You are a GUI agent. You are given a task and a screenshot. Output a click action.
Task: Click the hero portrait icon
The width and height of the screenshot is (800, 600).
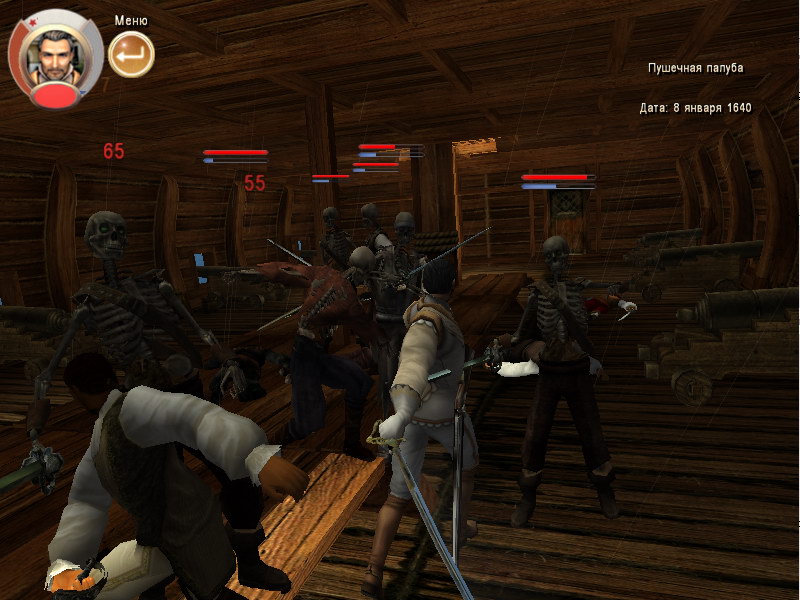tap(54, 55)
